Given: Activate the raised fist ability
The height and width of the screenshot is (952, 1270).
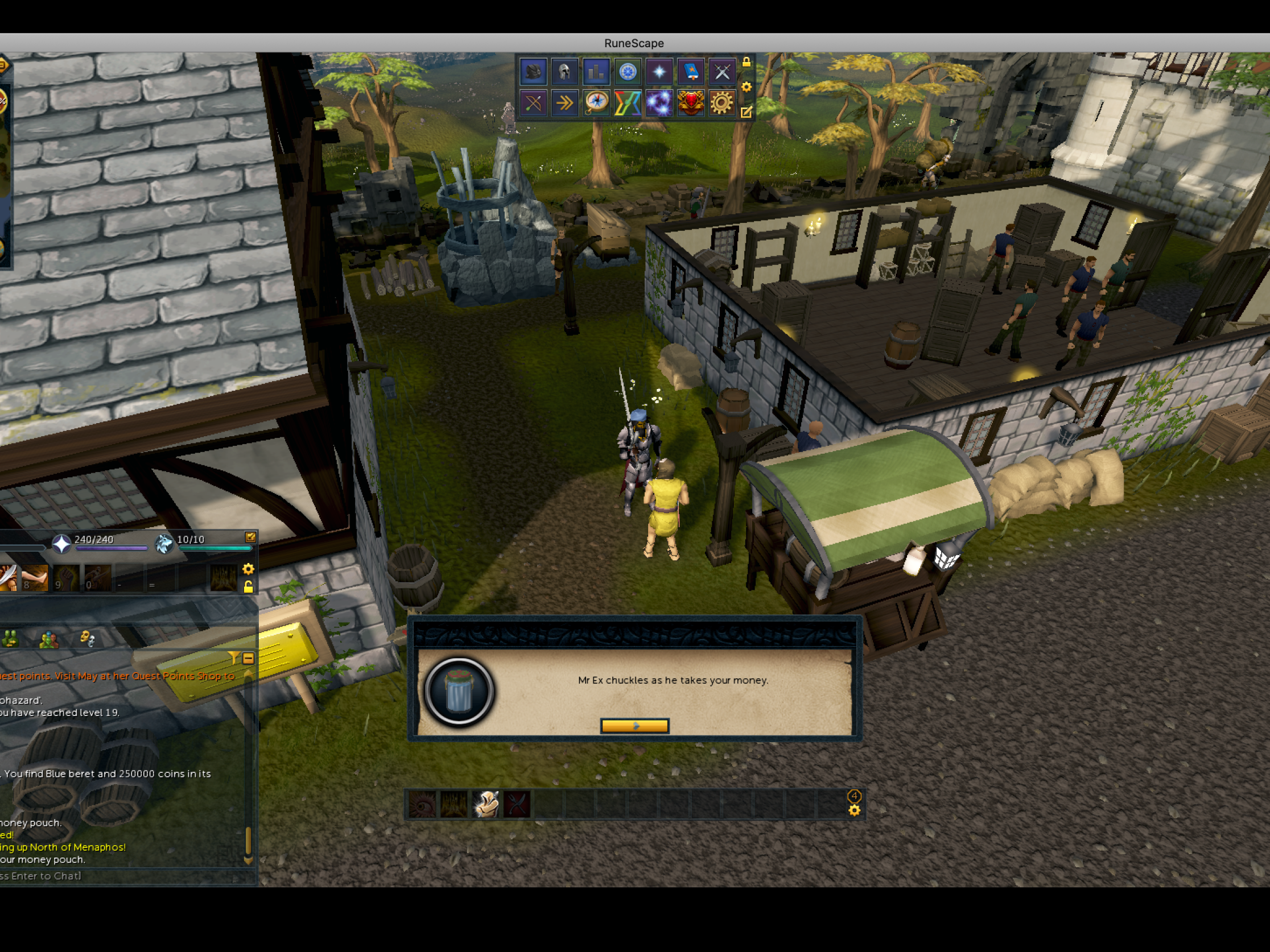Looking at the screenshot, I should pyautogui.click(x=66, y=577).
